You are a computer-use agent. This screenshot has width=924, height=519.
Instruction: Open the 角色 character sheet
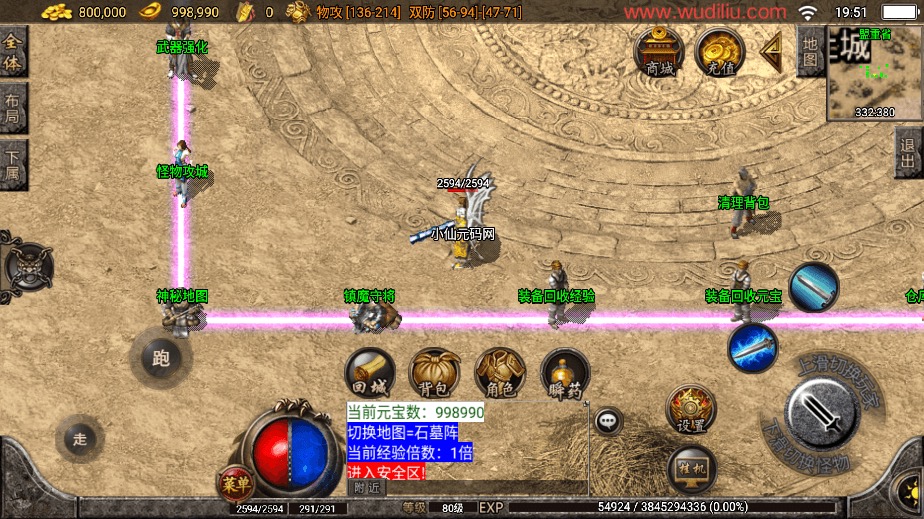[x=500, y=373]
